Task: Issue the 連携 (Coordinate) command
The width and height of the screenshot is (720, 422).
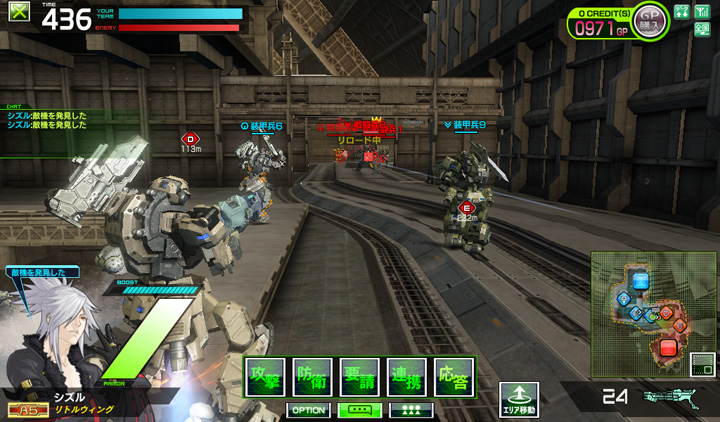Action: pyautogui.click(x=407, y=377)
